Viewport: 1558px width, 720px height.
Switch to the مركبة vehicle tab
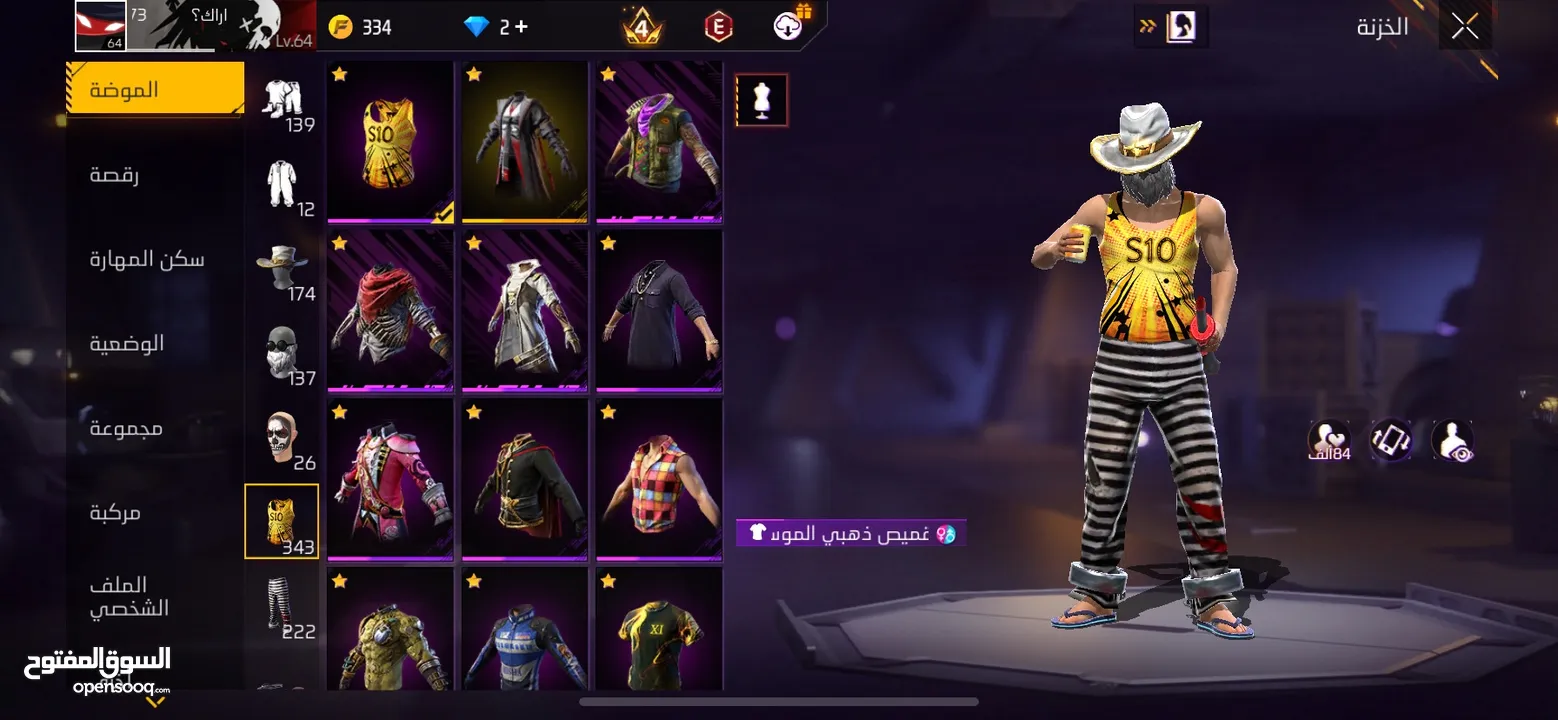[x=115, y=513]
